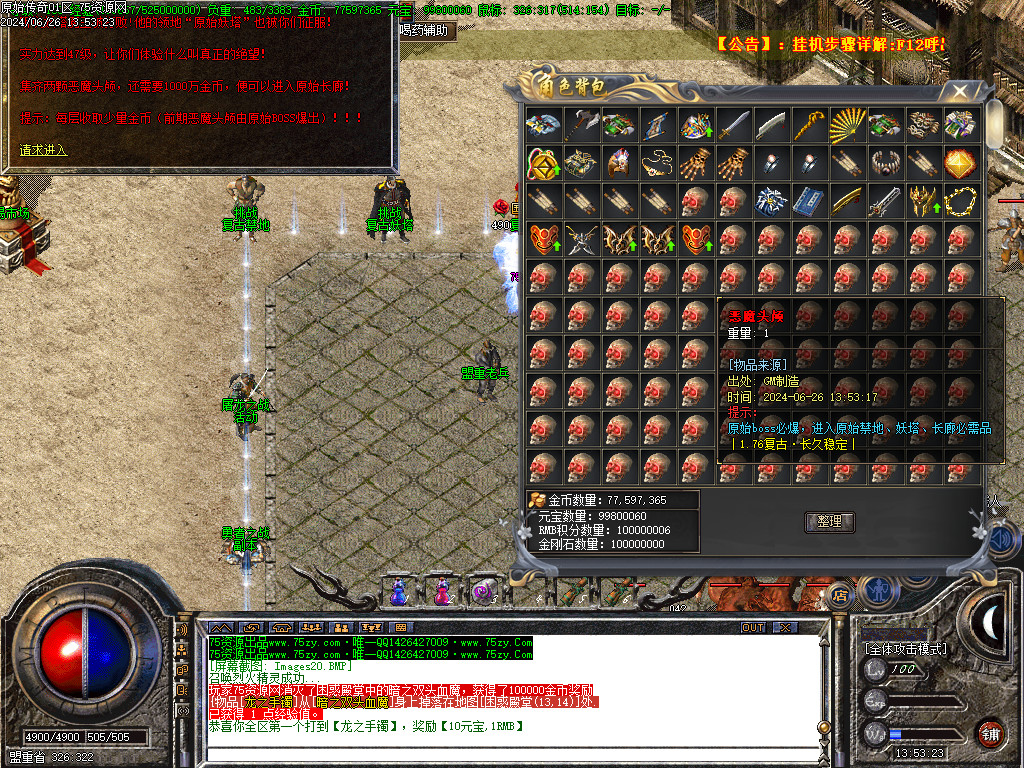Image resolution: width=1024 pixels, height=768 pixels.
Task: Toggle the 全体攻击模式 attack mode label
Action: 905,649
